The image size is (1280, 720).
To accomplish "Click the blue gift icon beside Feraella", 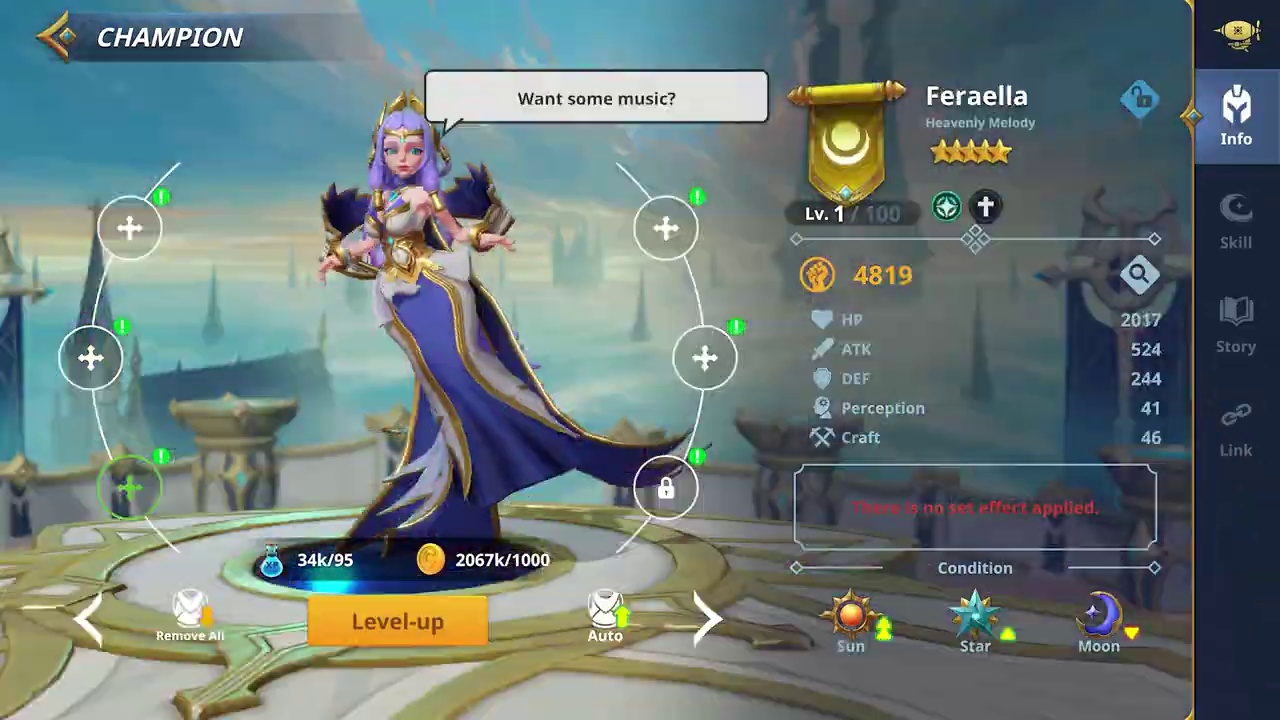I will tap(1140, 98).
